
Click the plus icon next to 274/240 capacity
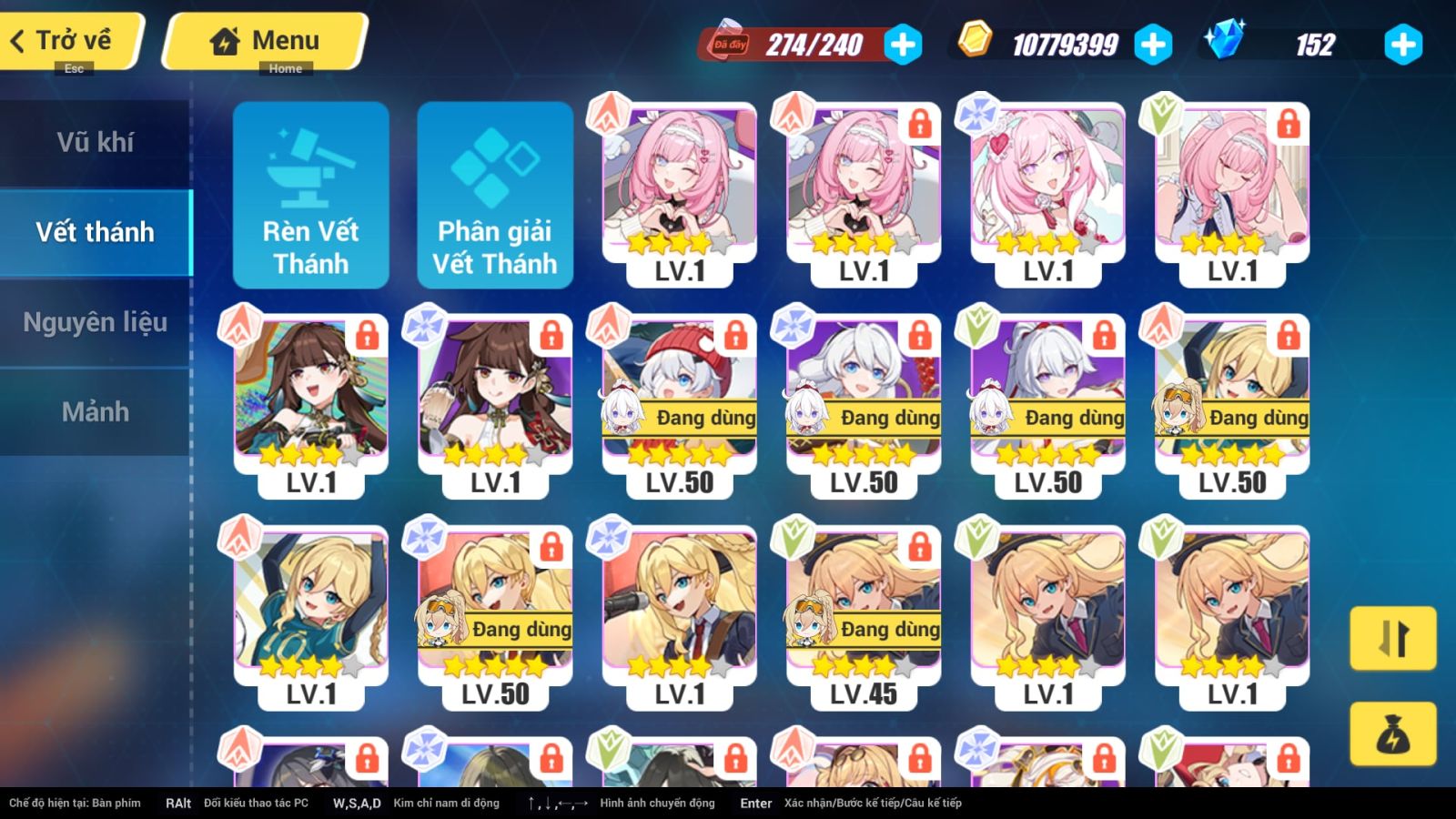[902, 43]
